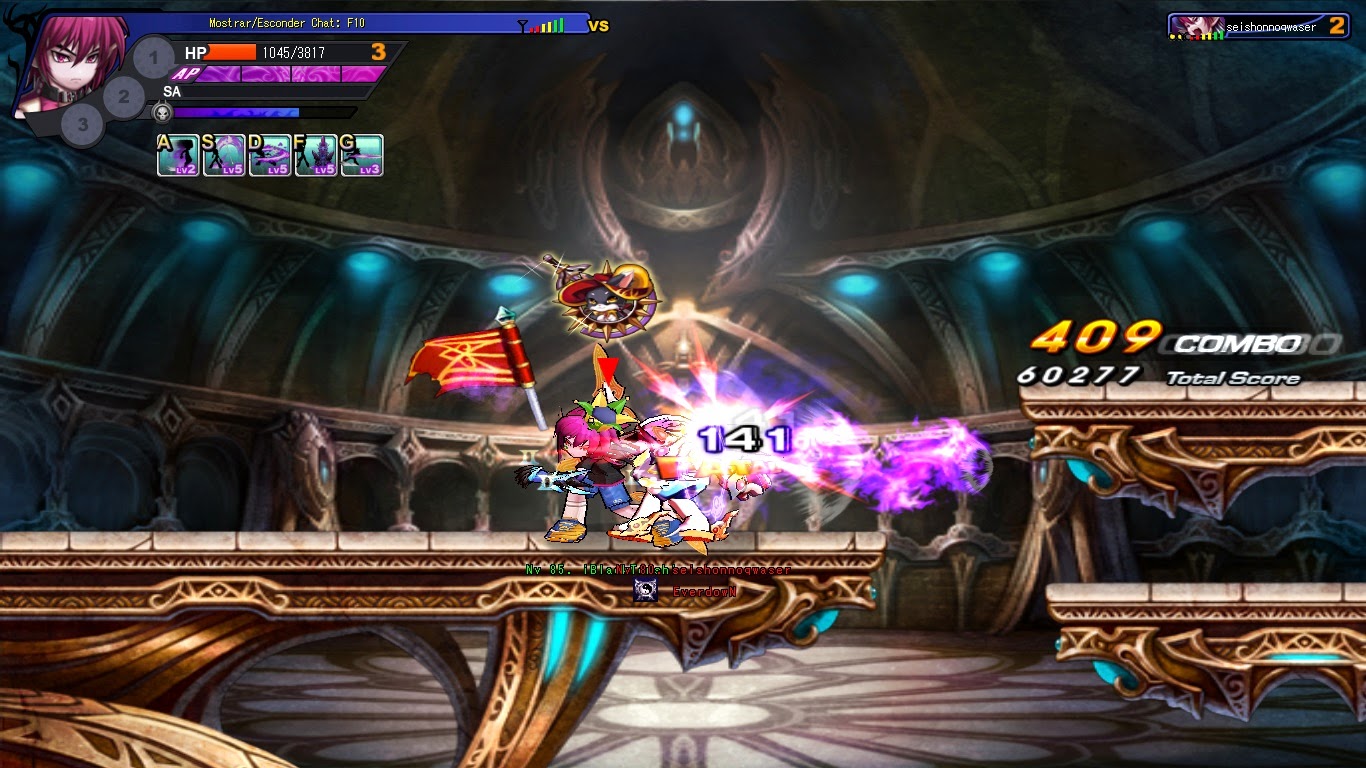This screenshot has height=768, width=1366.
Task: Trigger the F skill icon (Lv5)
Action: pos(317,153)
